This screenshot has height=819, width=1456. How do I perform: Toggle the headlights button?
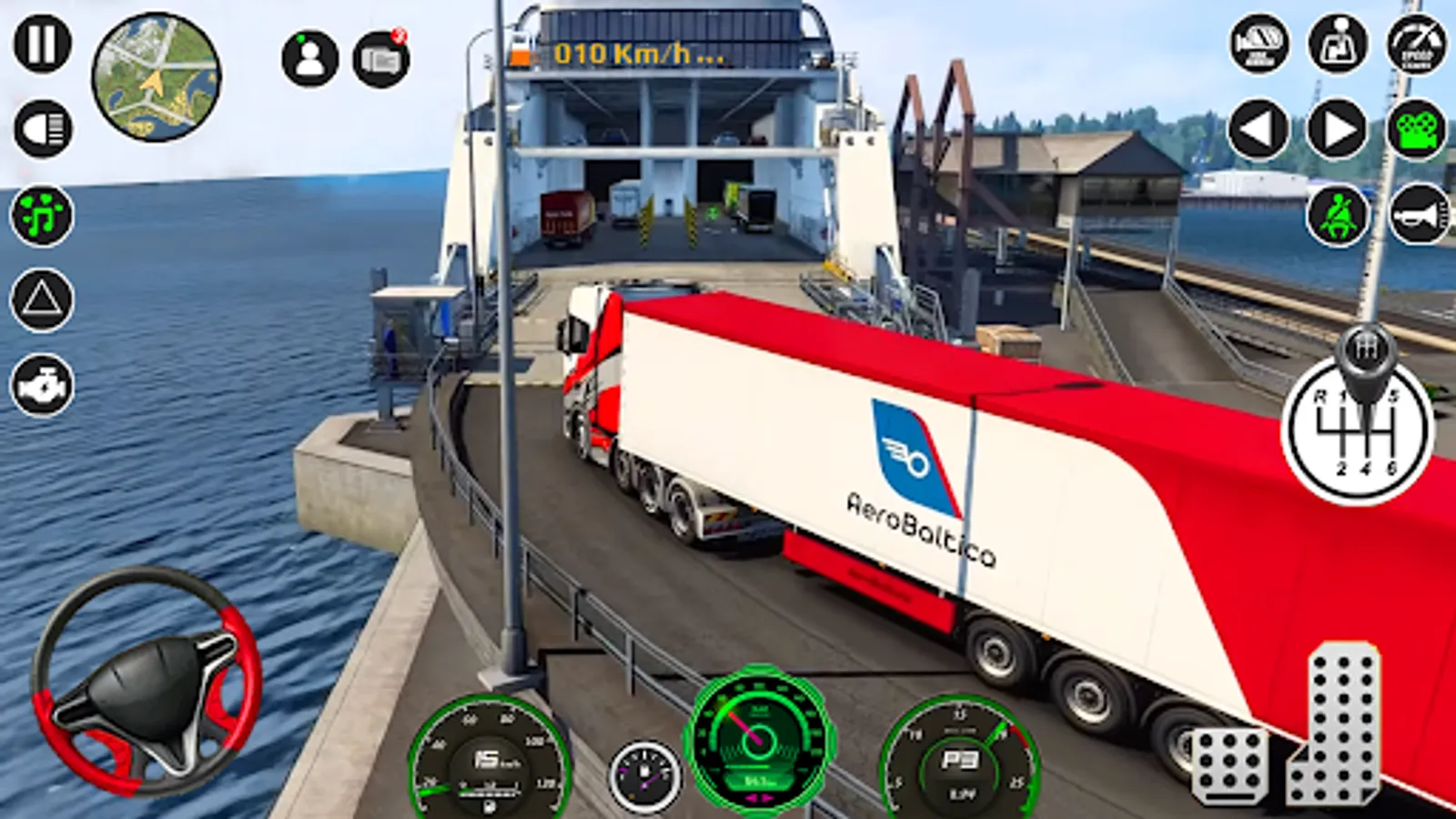pos(42,128)
